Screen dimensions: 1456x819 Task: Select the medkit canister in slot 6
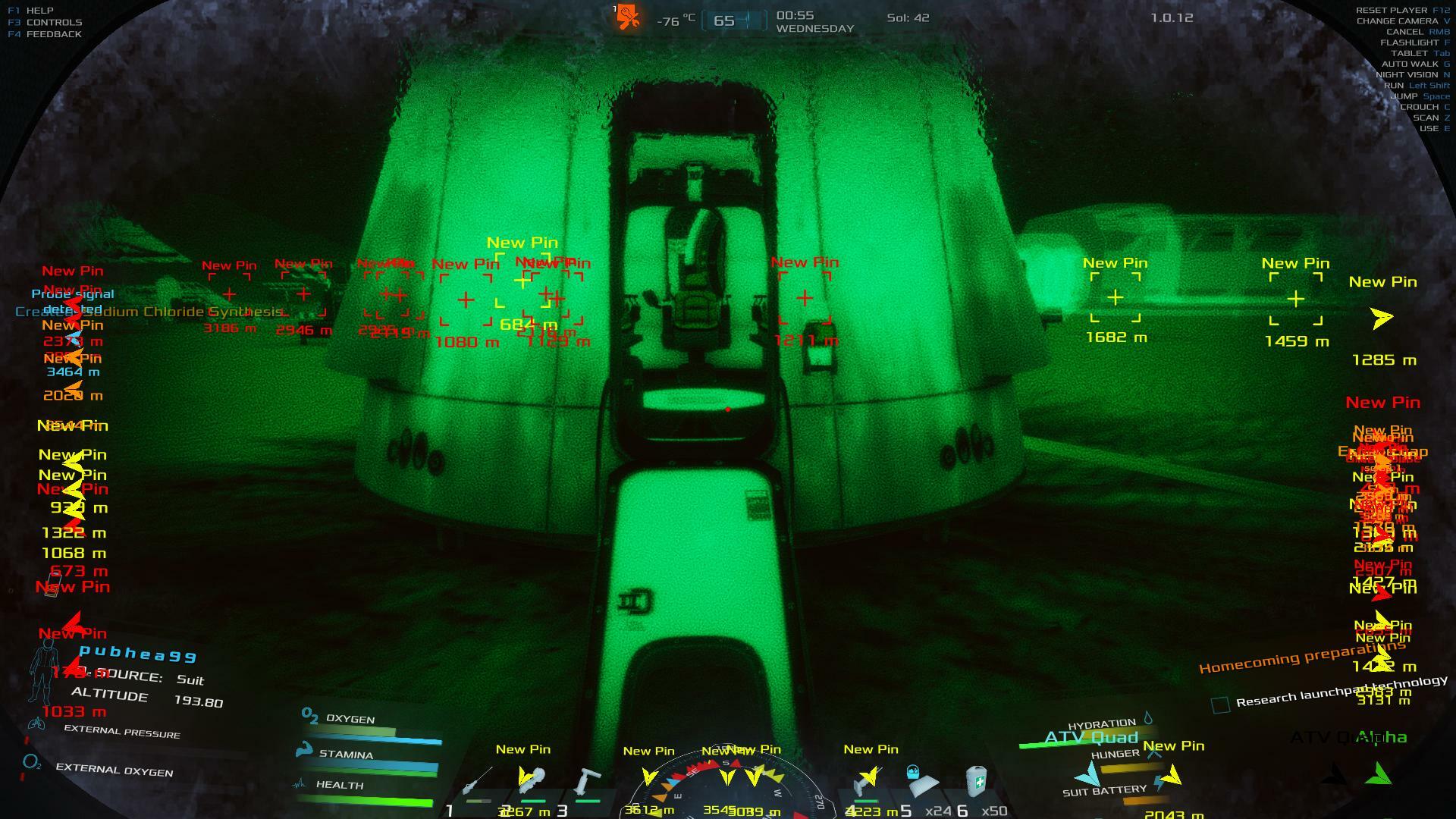click(977, 781)
